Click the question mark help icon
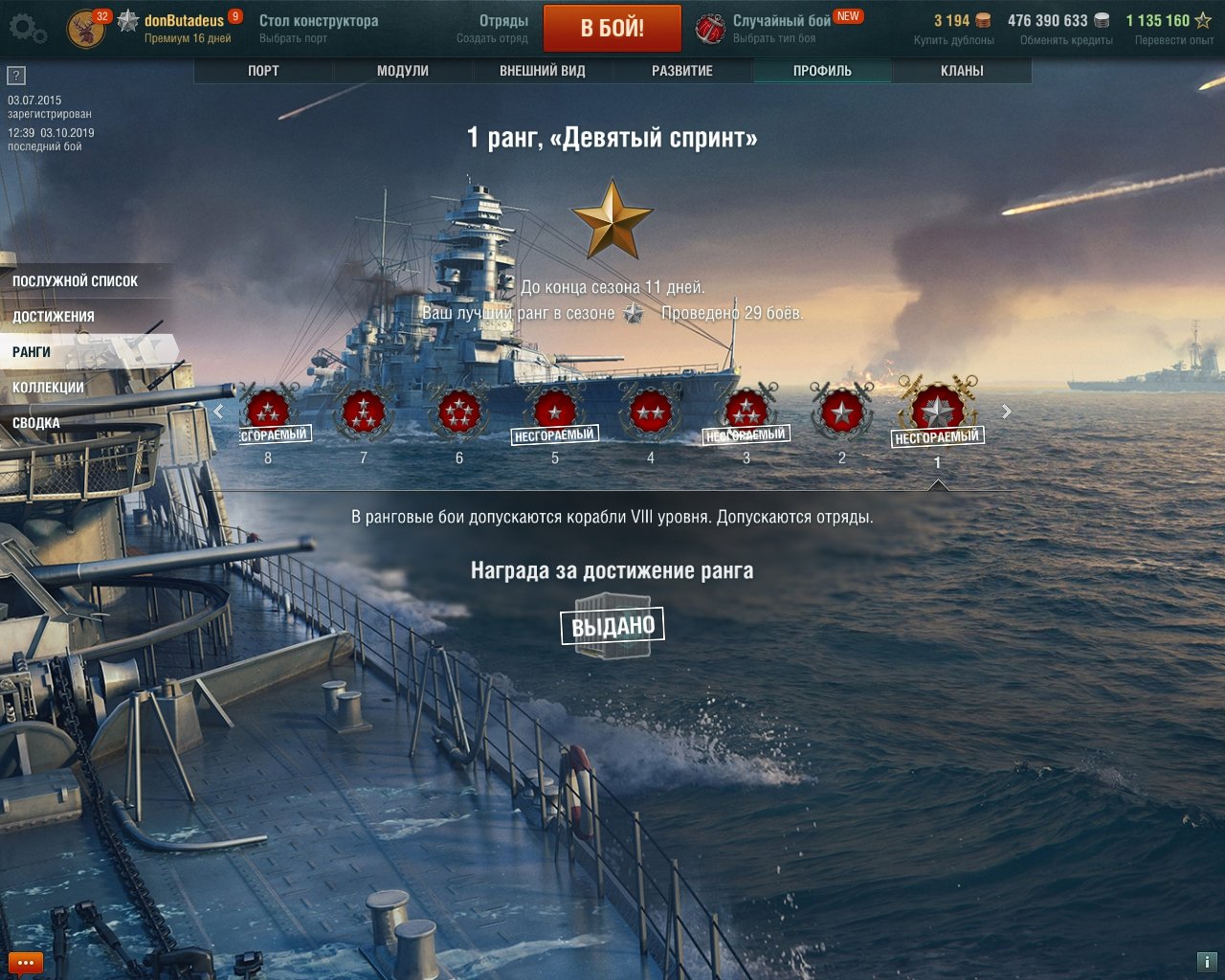 pos(16,76)
